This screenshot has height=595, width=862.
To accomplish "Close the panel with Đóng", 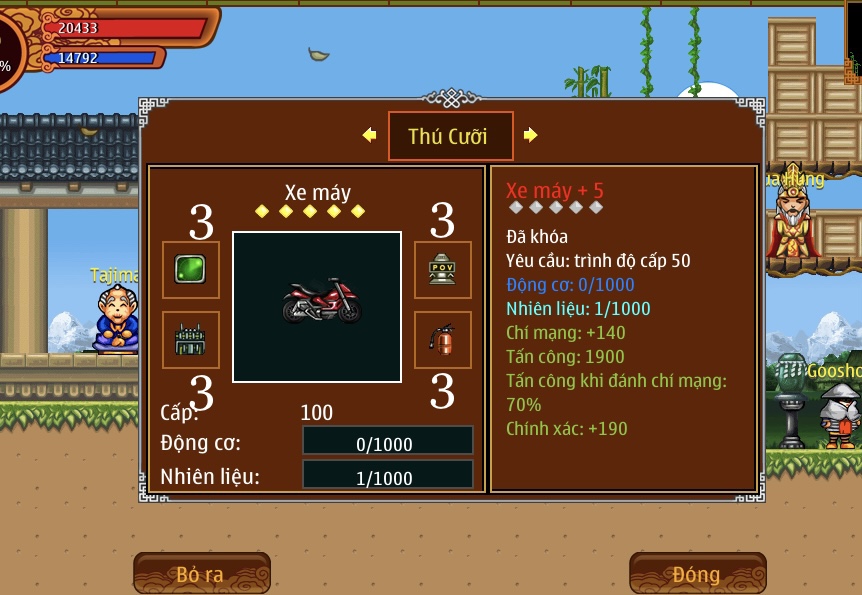I will (697, 574).
